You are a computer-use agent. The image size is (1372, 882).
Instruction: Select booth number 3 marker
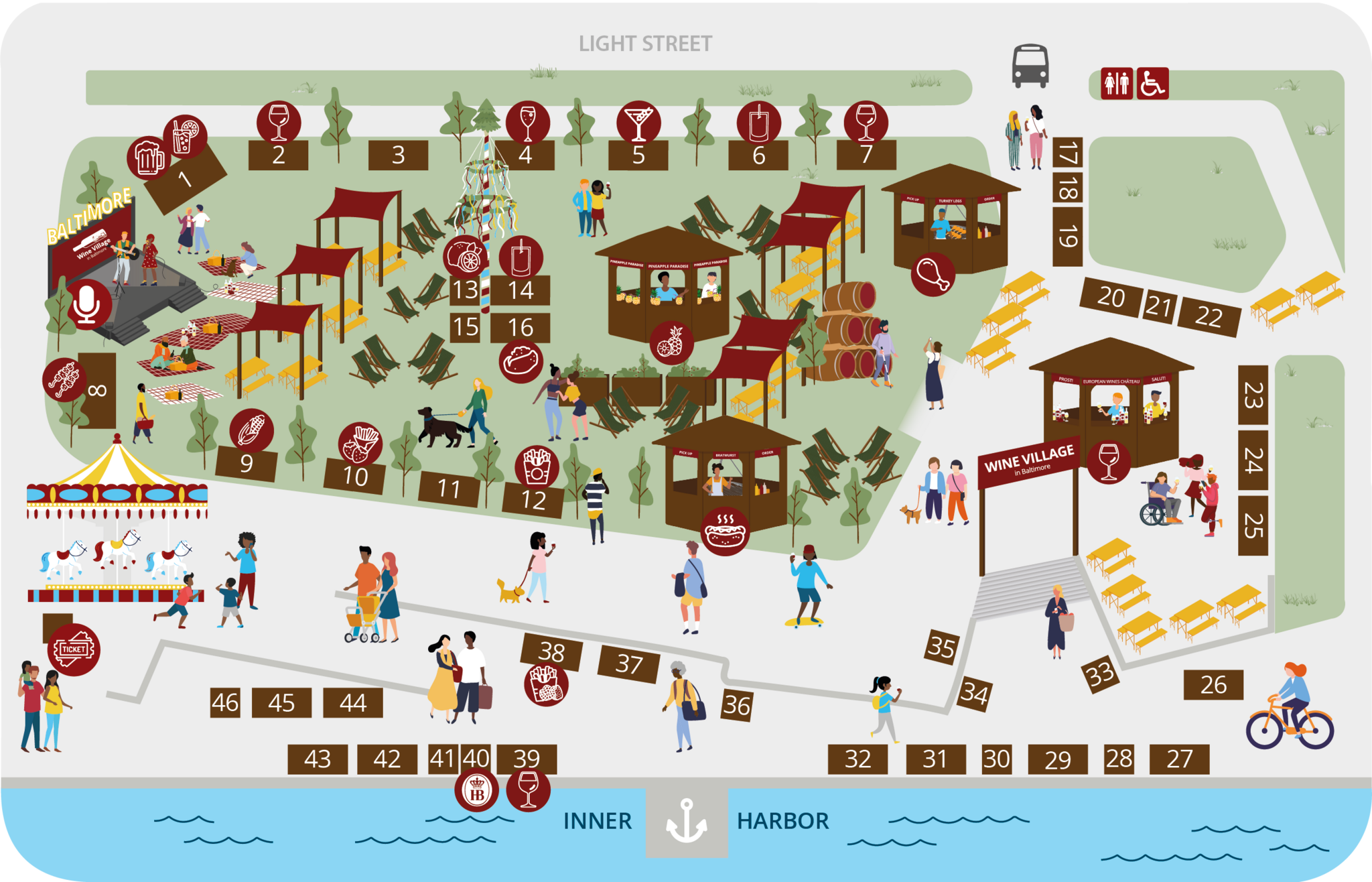coord(398,155)
